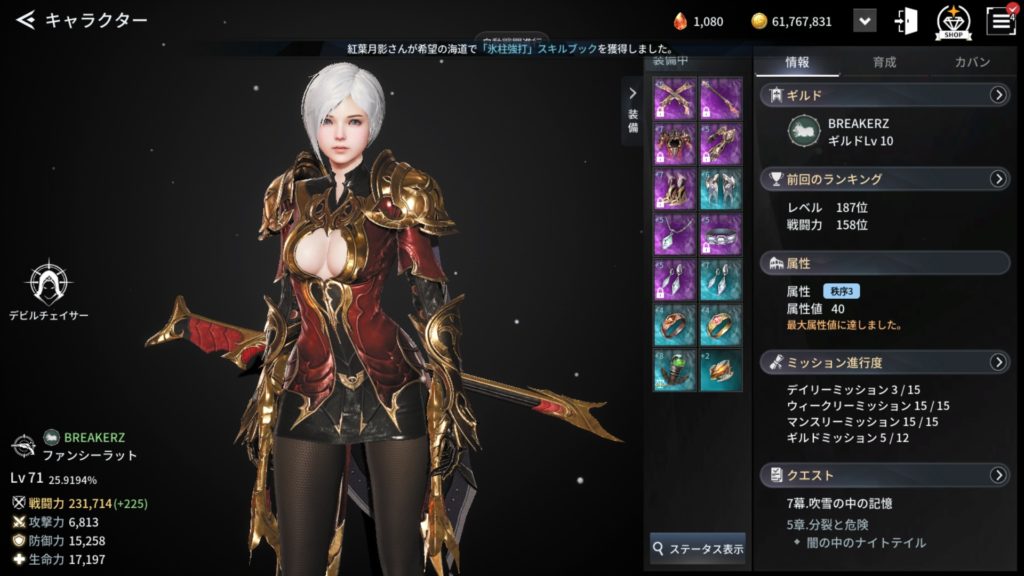This screenshot has height=576, width=1024.
Task: Open the クエスト section
Action: pyautogui.click(x=997, y=474)
